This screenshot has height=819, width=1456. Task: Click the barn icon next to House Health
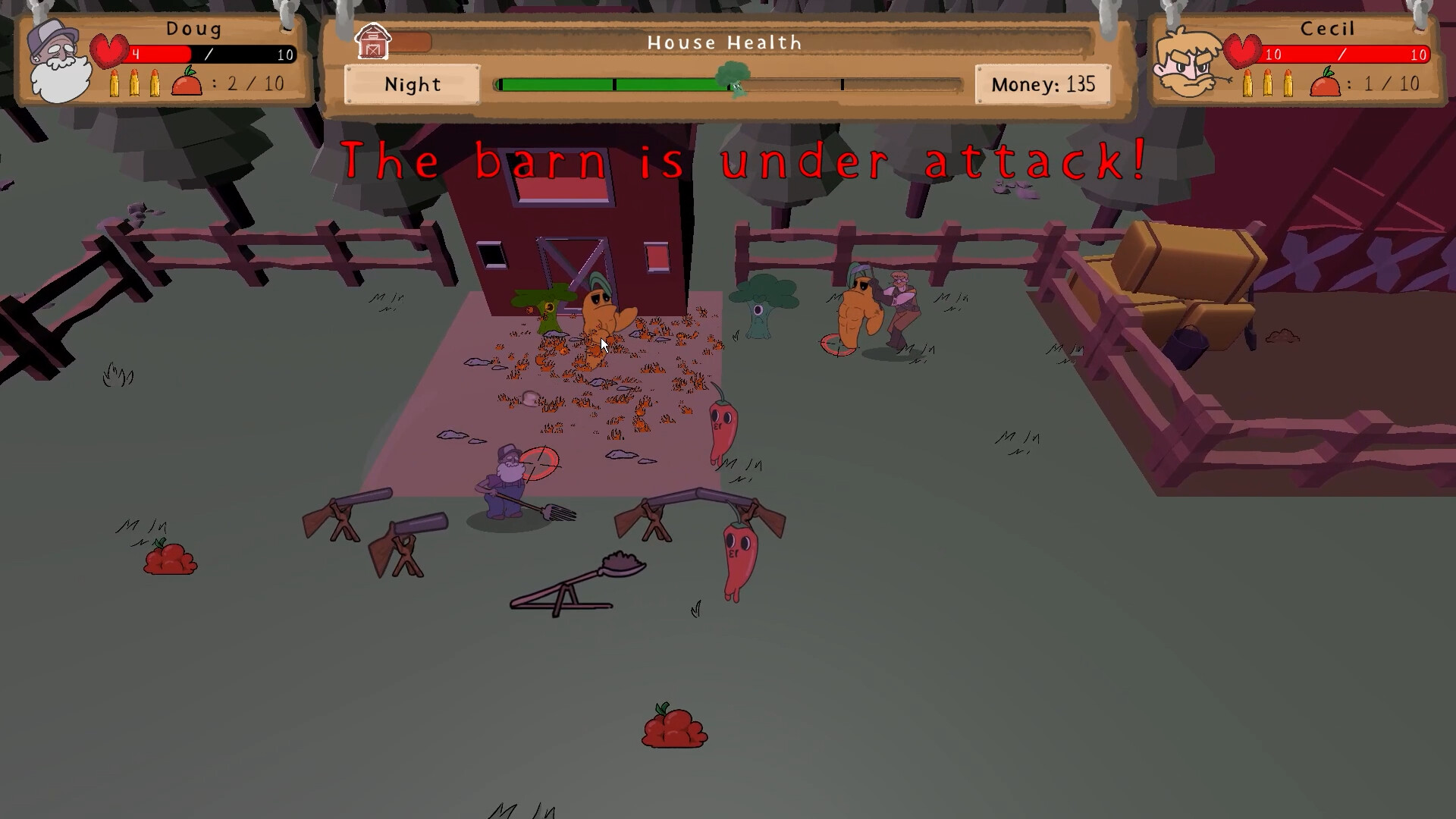(373, 42)
